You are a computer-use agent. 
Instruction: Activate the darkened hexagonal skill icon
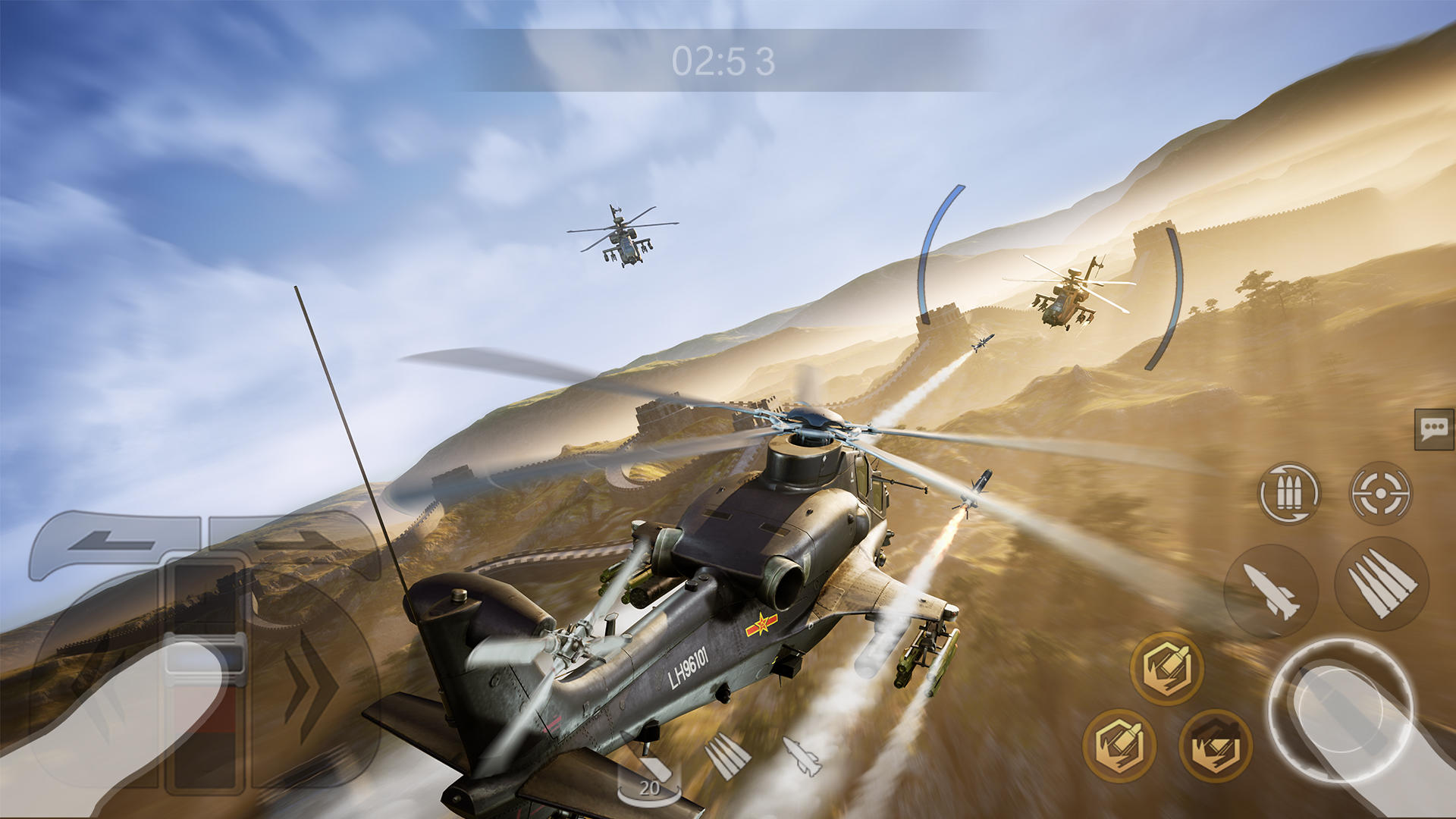tap(1215, 745)
